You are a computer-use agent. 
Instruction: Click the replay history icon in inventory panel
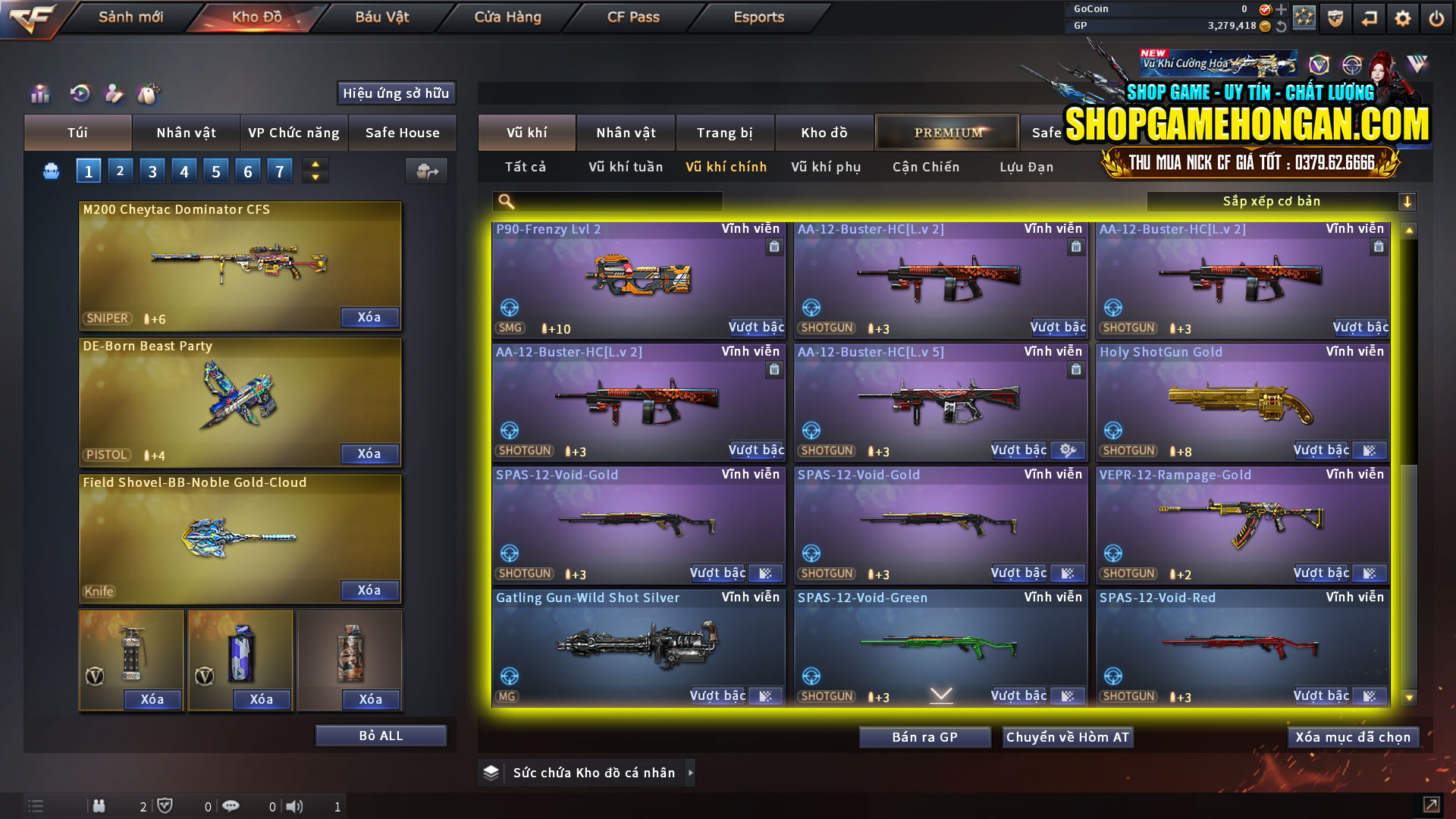tap(80, 94)
